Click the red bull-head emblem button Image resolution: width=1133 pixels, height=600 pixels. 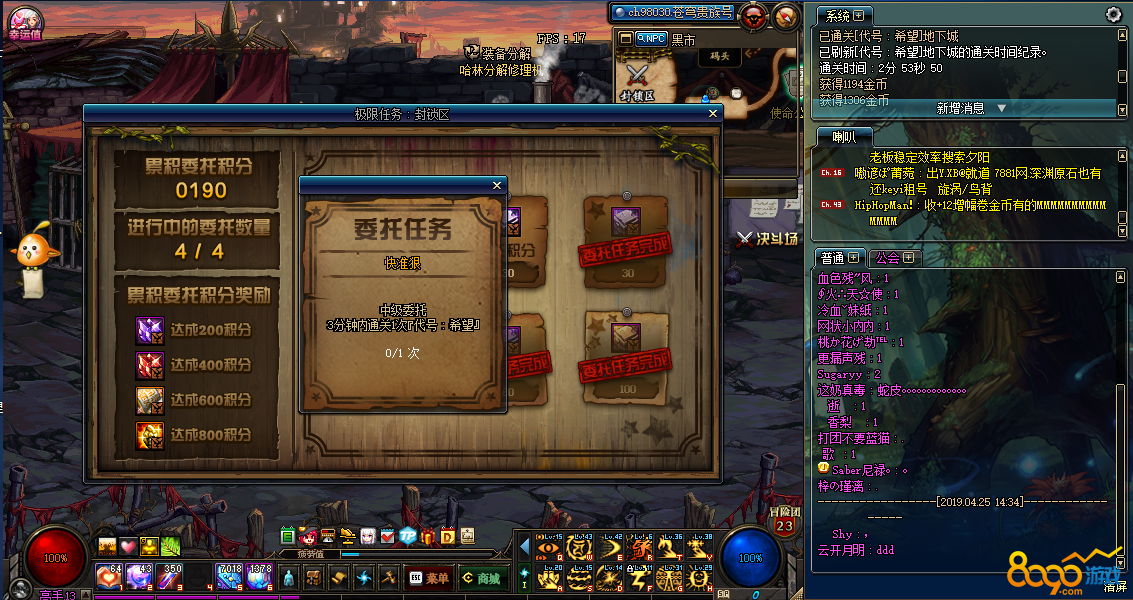[754, 14]
